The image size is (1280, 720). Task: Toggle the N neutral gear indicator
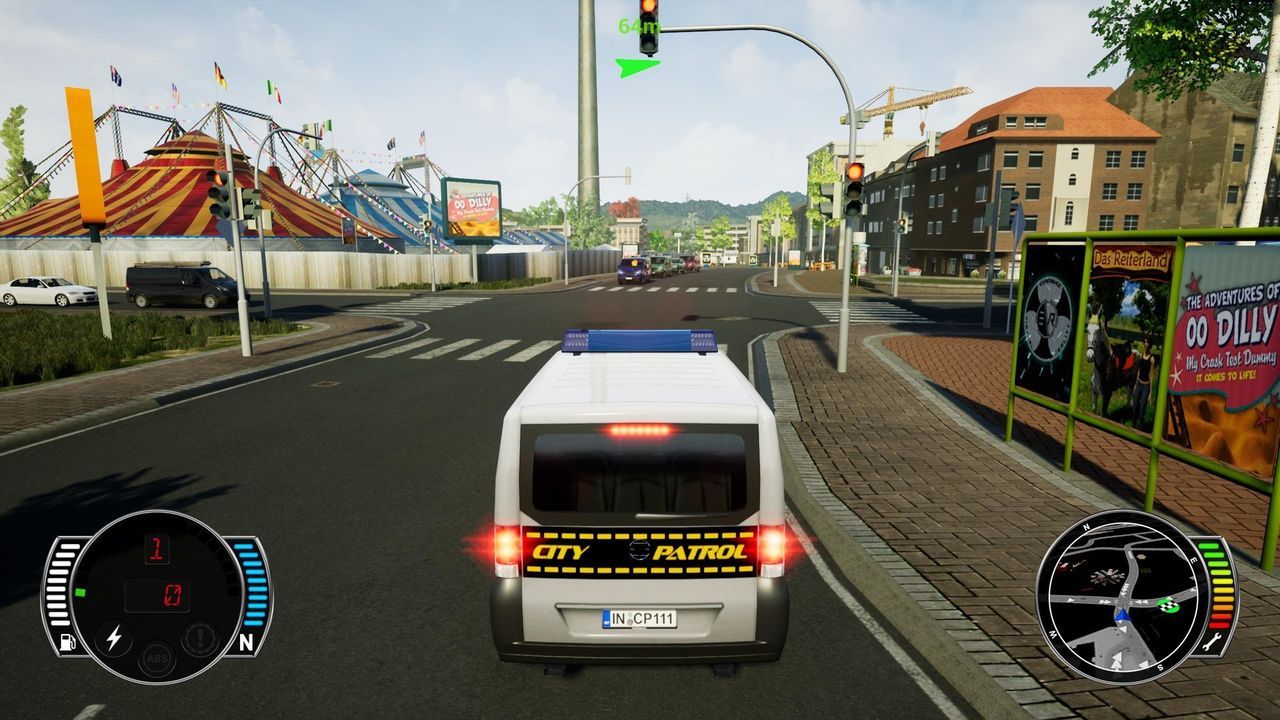coord(248,640)
